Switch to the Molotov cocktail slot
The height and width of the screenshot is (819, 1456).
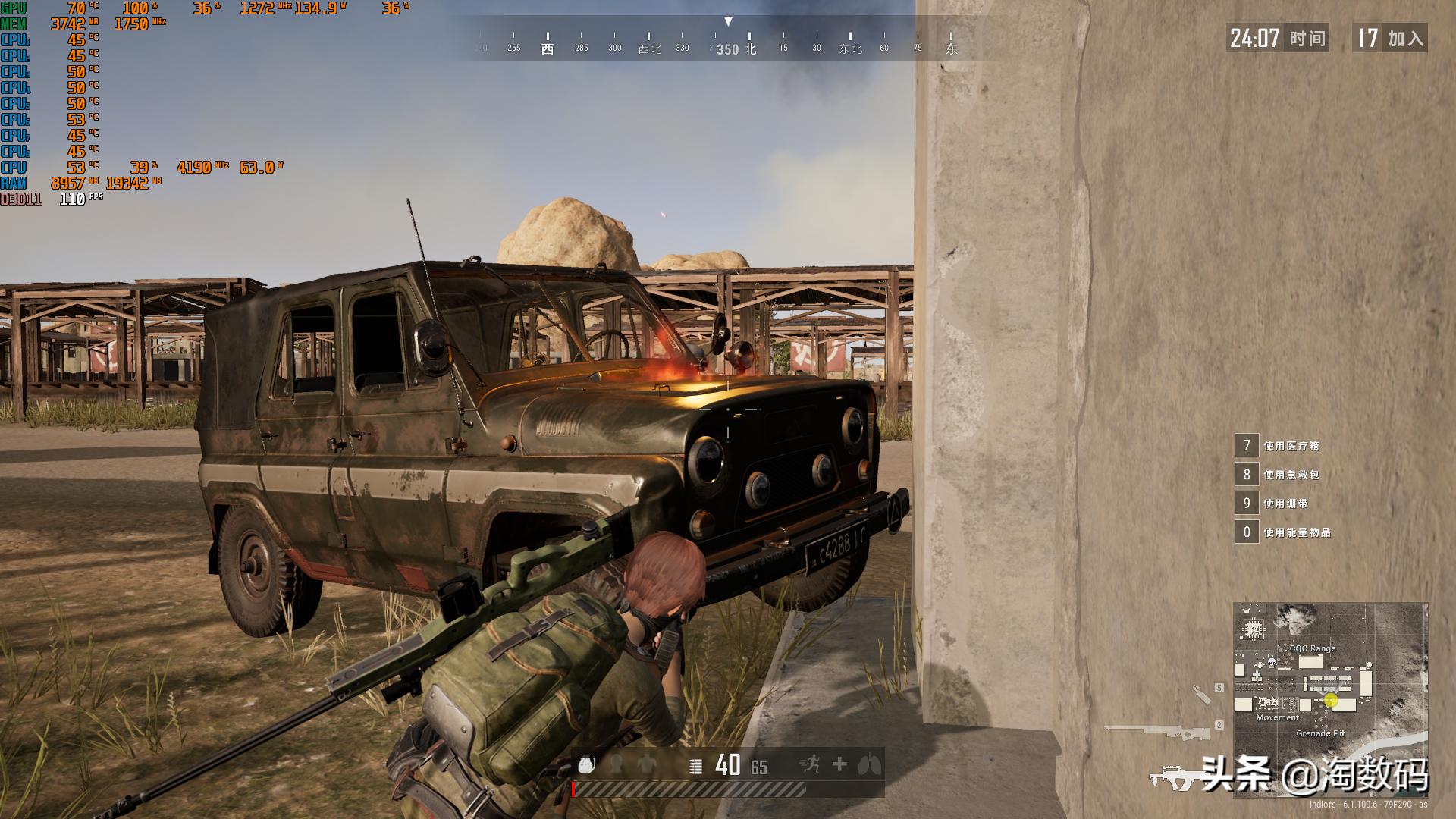coord(1201,694)
